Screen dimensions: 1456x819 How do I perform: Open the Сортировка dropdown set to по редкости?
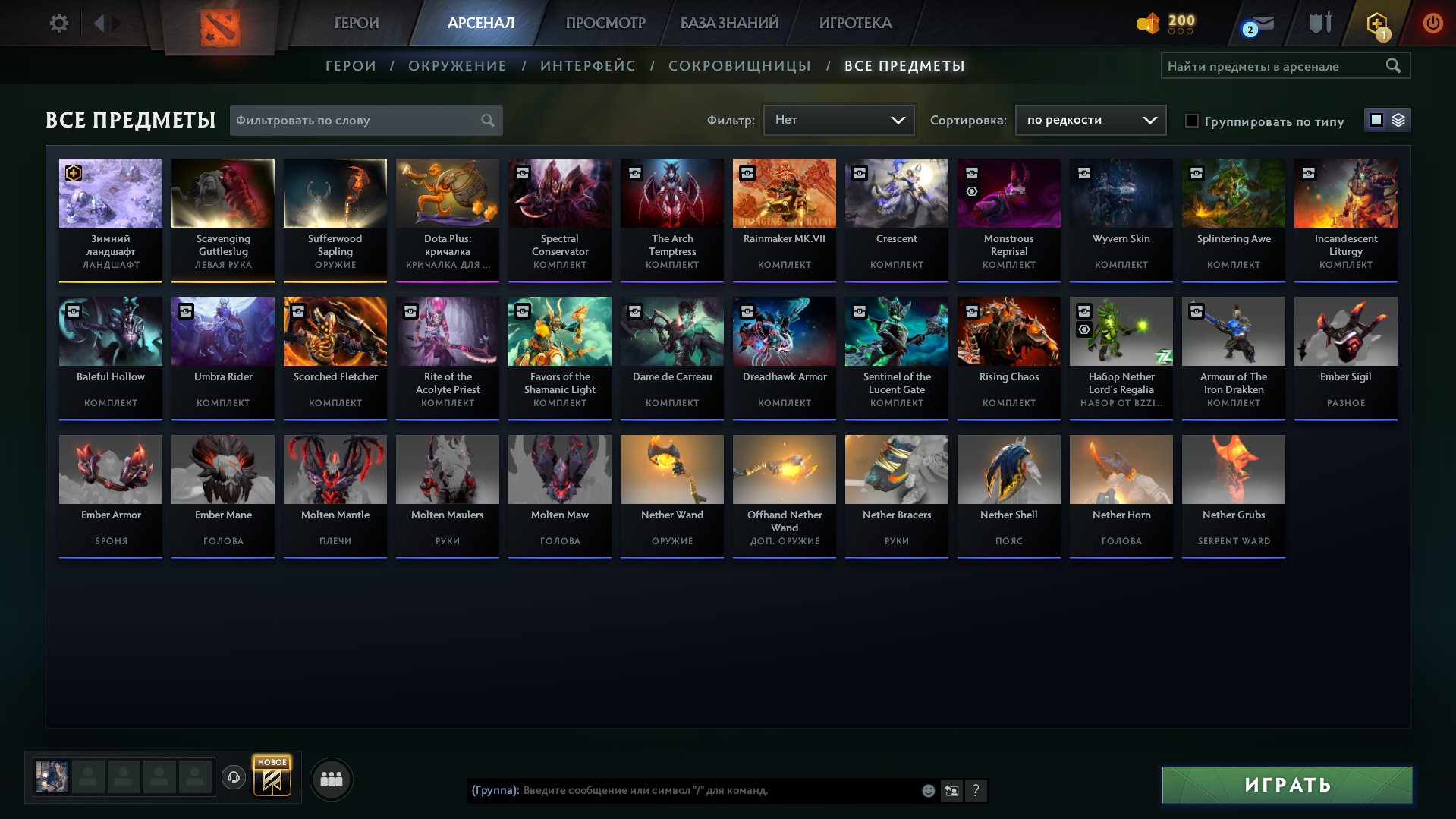tap(1090, 120)
